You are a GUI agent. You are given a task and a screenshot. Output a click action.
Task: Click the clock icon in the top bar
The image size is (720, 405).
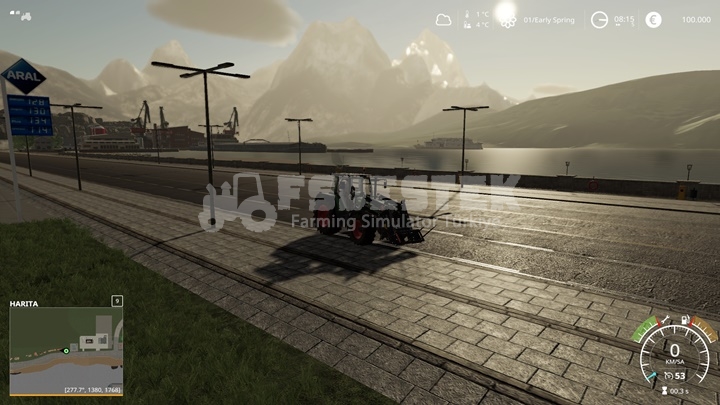[599, 19]
